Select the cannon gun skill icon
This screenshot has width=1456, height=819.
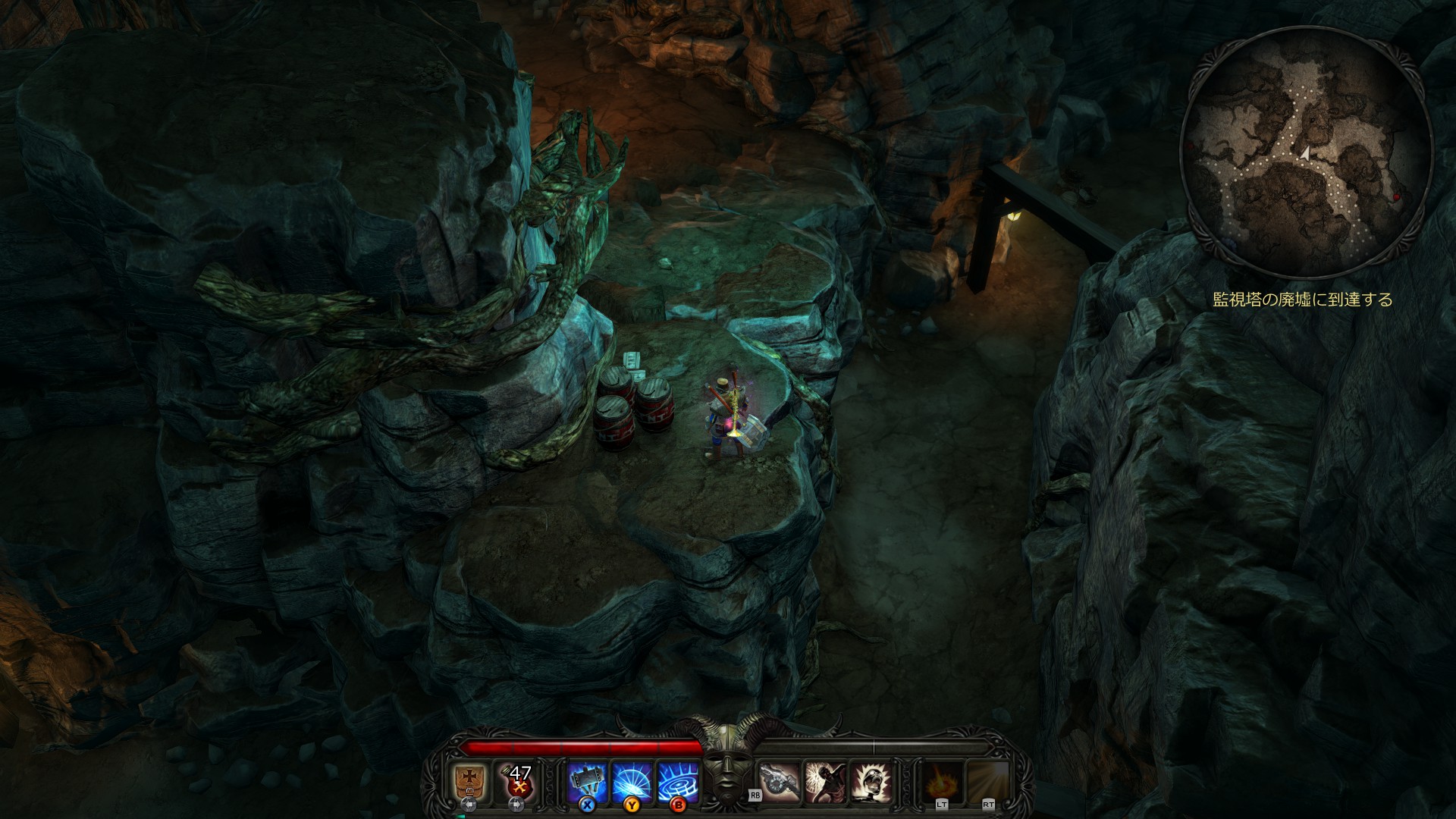[x=780, y=781]
